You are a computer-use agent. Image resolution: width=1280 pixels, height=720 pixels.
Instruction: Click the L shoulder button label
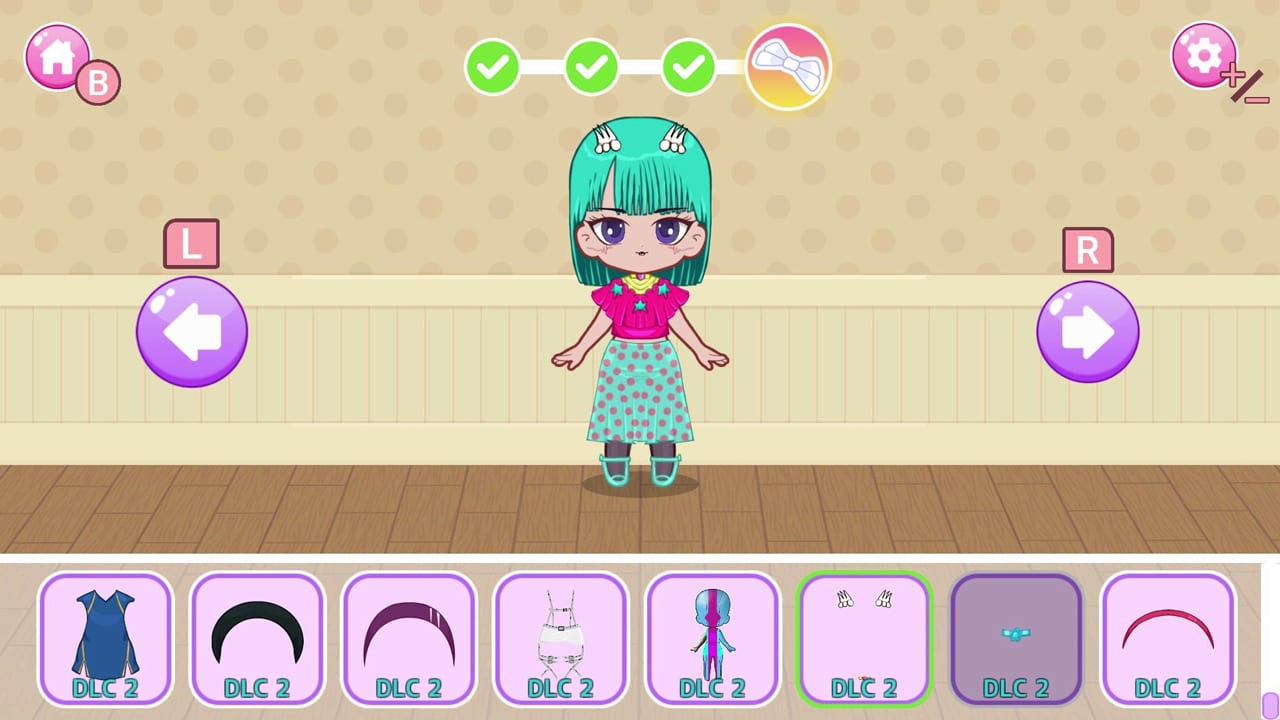[x=191, y=244]
